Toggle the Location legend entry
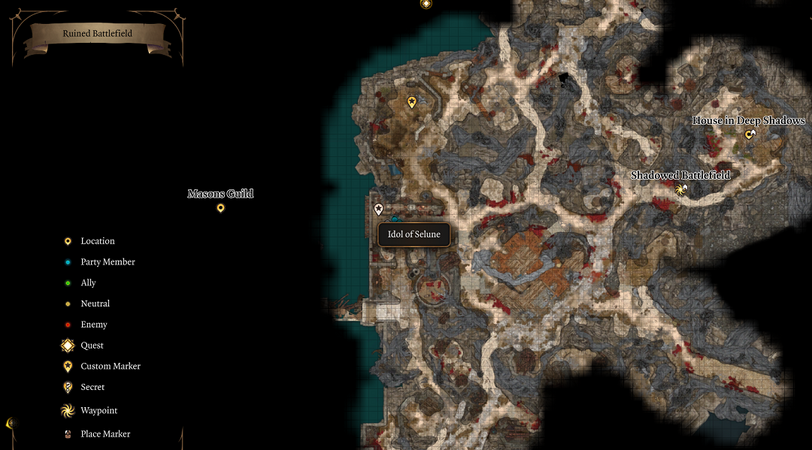The width and height of the screenshot is (812, 450). click(x=97, y=241)
